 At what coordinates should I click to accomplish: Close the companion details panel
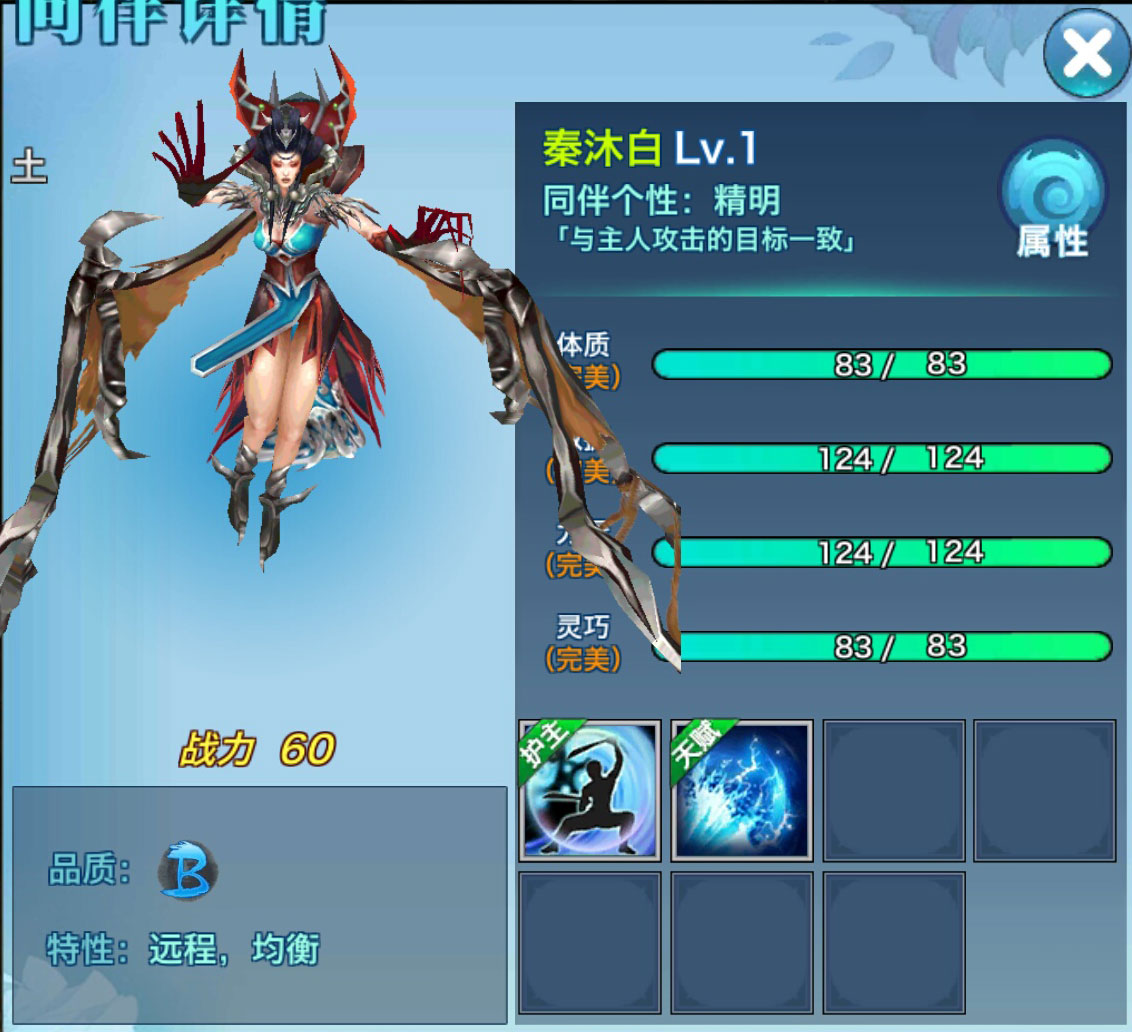tap(1087, 54)
